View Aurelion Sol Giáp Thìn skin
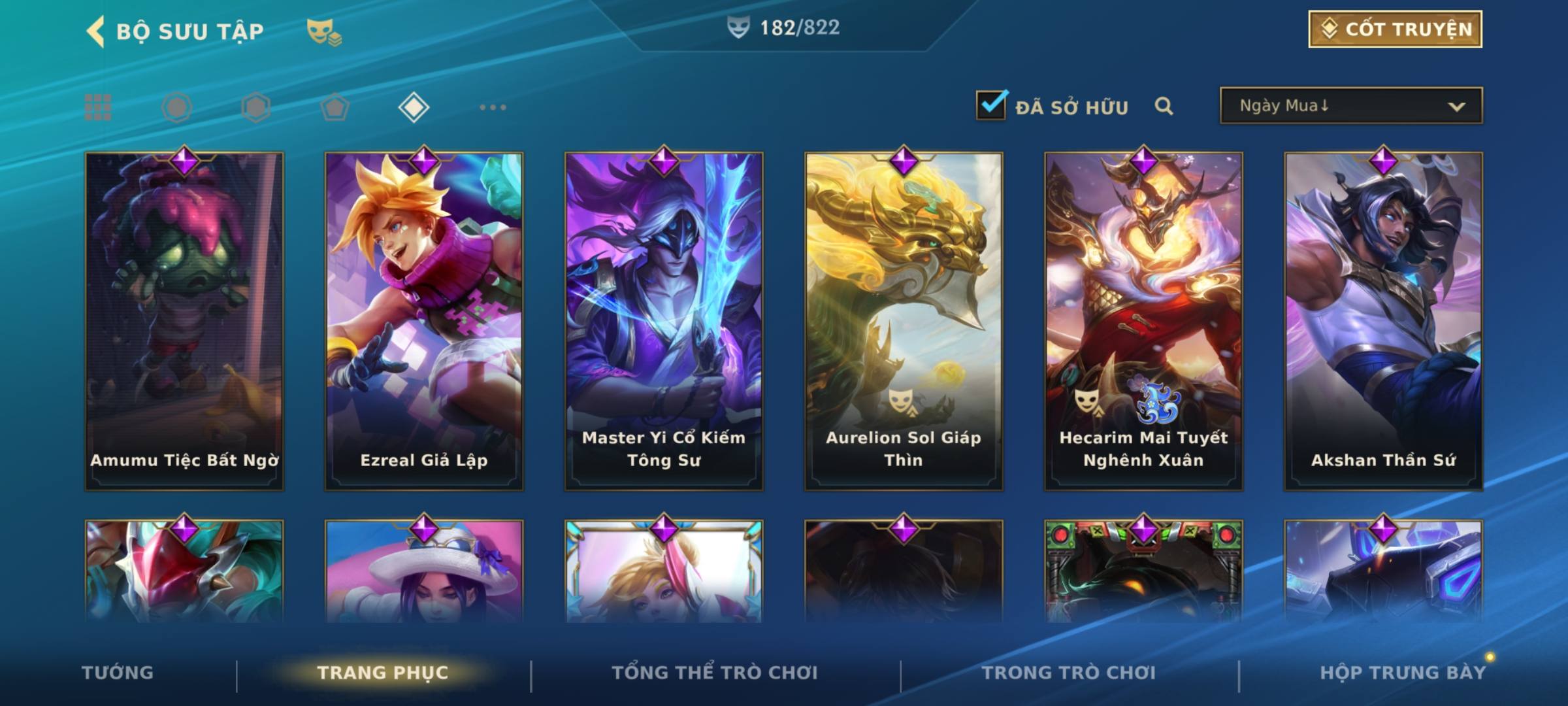The width and height of the screenshot is (1568, 706). [x=904, y=320]
